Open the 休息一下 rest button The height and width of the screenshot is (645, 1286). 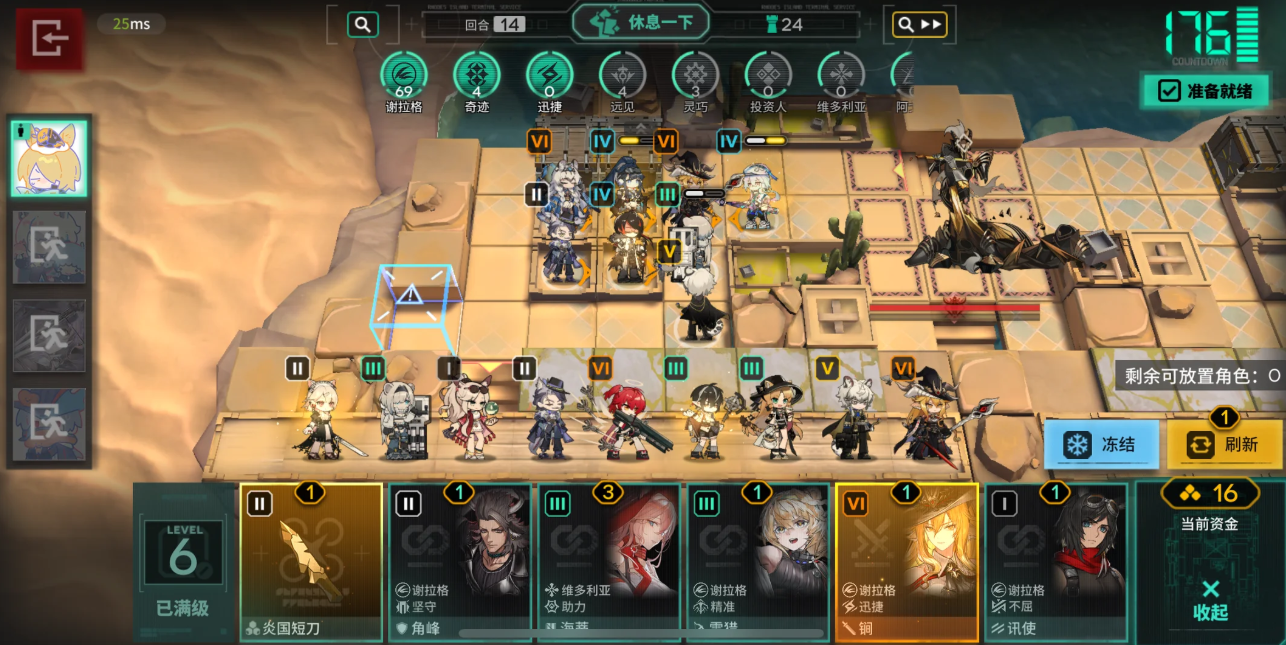[x=640, y=22]
